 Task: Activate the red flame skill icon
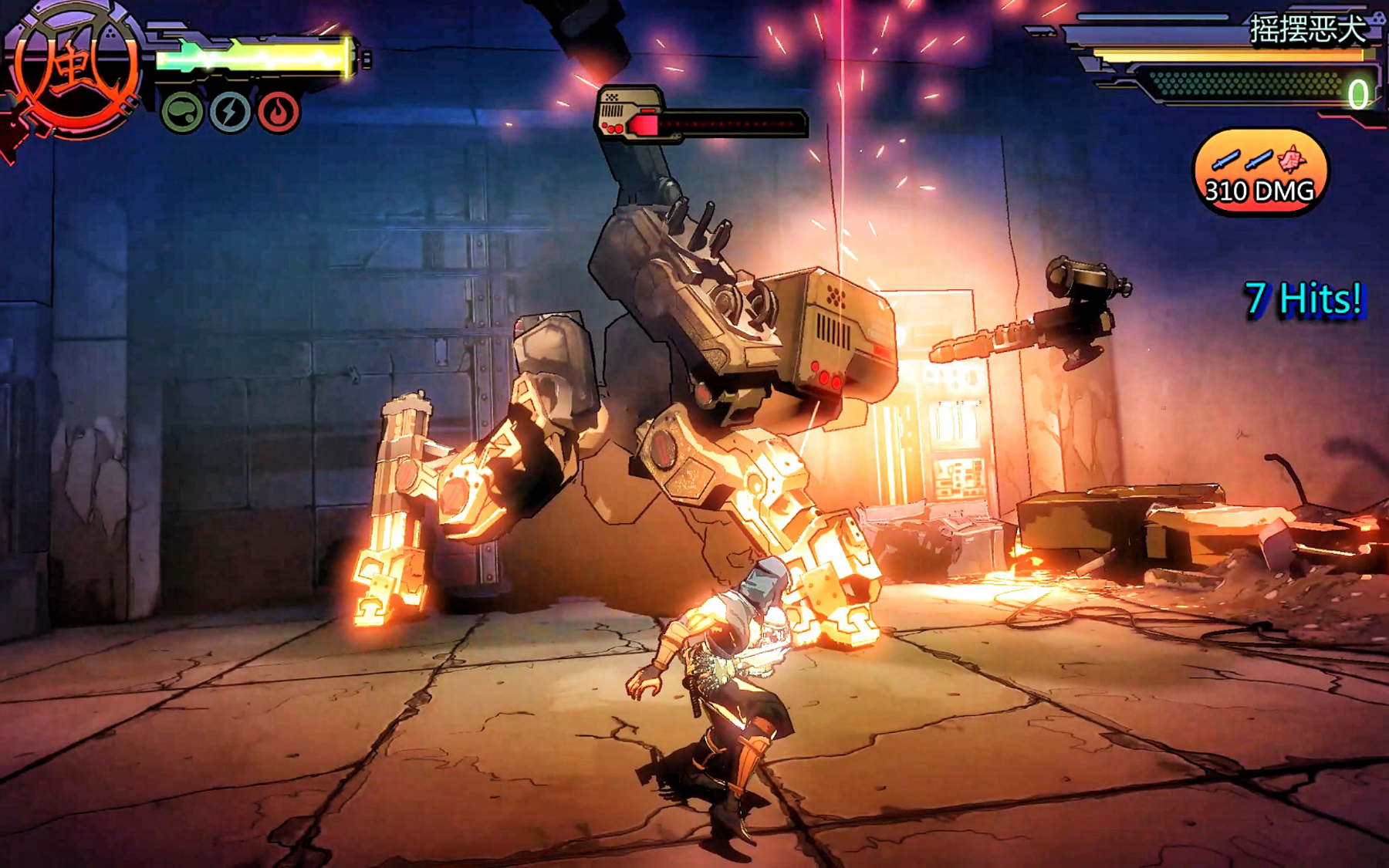pos(278,113)
